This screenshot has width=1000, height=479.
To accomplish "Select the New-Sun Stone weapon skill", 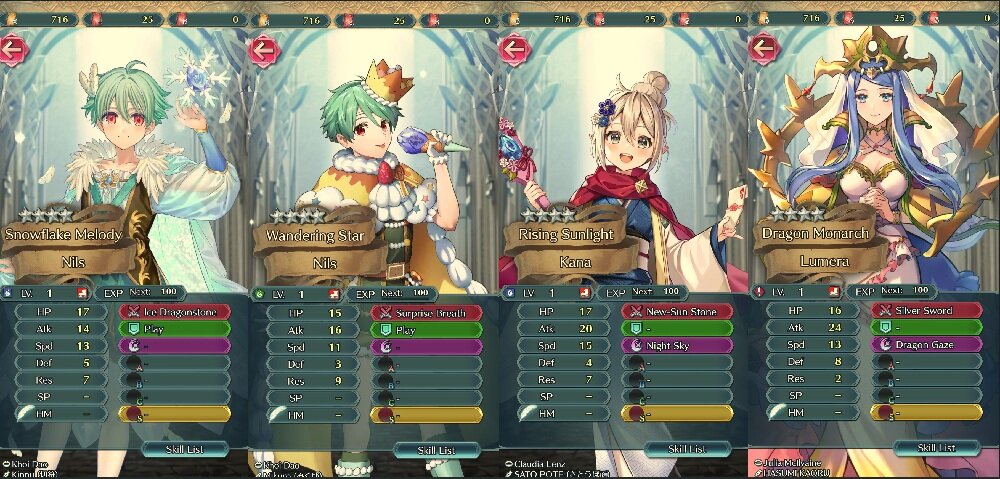I will pos(677,312).
